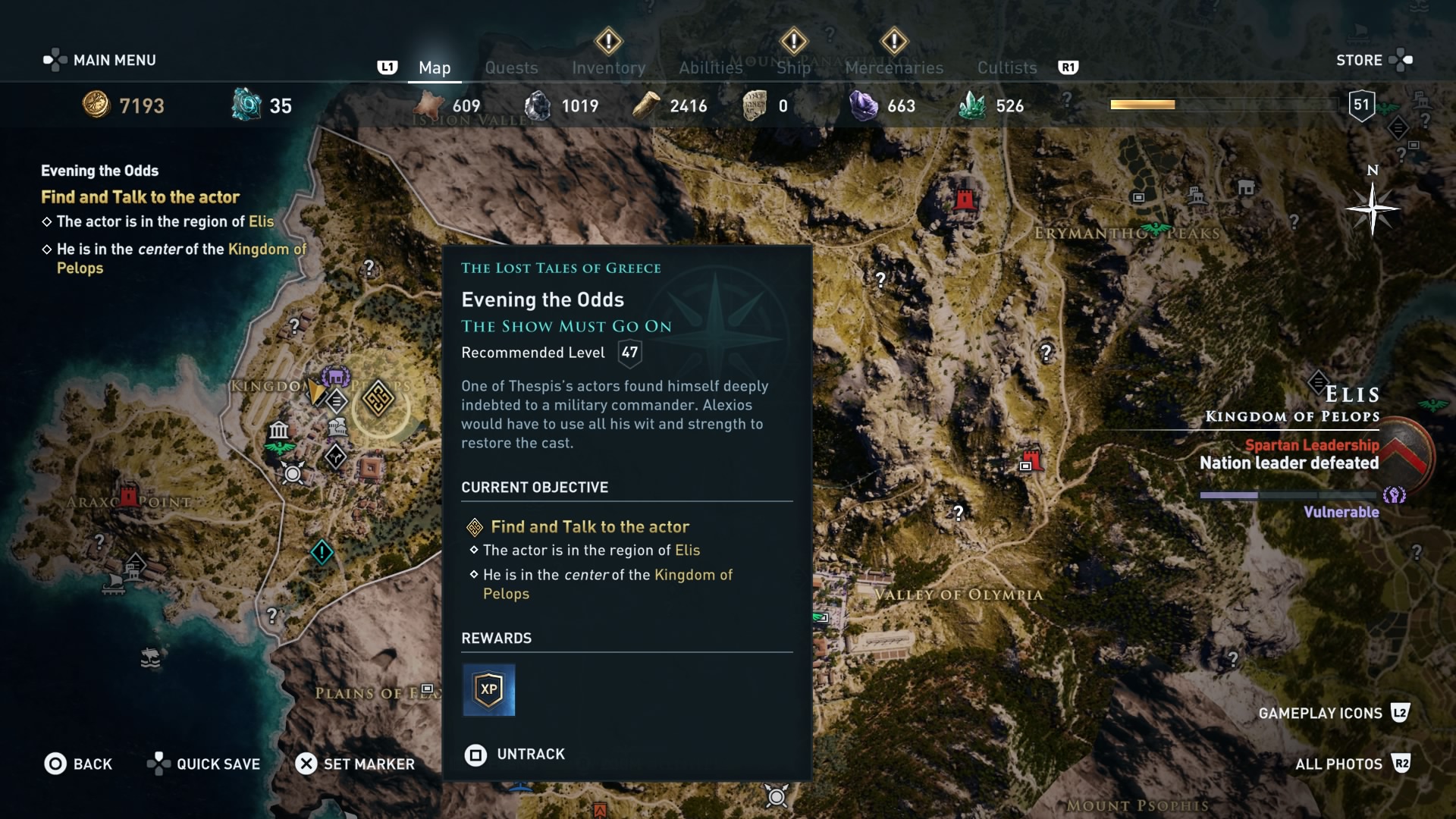This screenshot has height=819, width=1456.
Task: Select the XP reward thumbnail under Rewards
Action: click(490, 690)
